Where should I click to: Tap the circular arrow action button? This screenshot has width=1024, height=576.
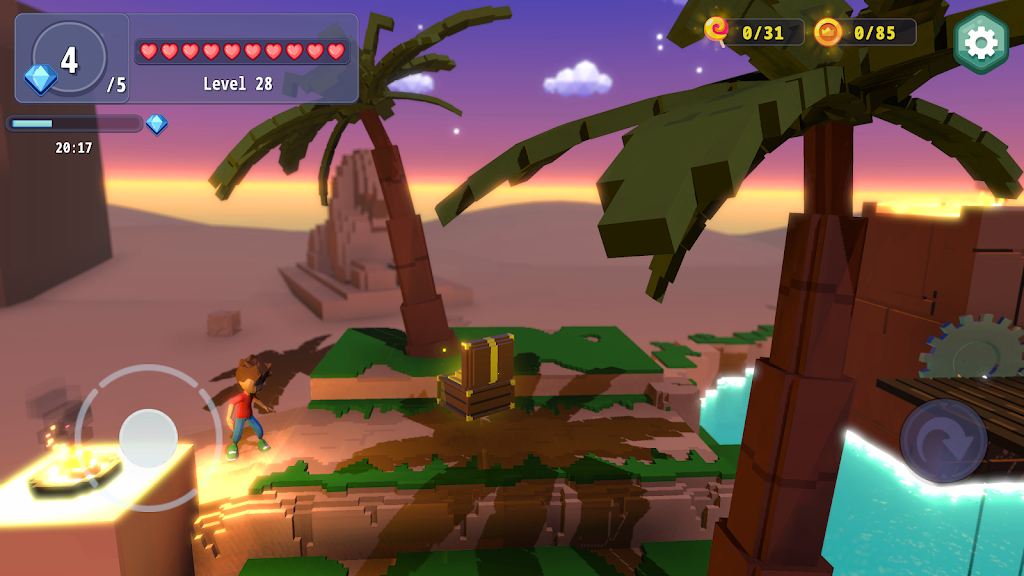[x=943, y=441]
